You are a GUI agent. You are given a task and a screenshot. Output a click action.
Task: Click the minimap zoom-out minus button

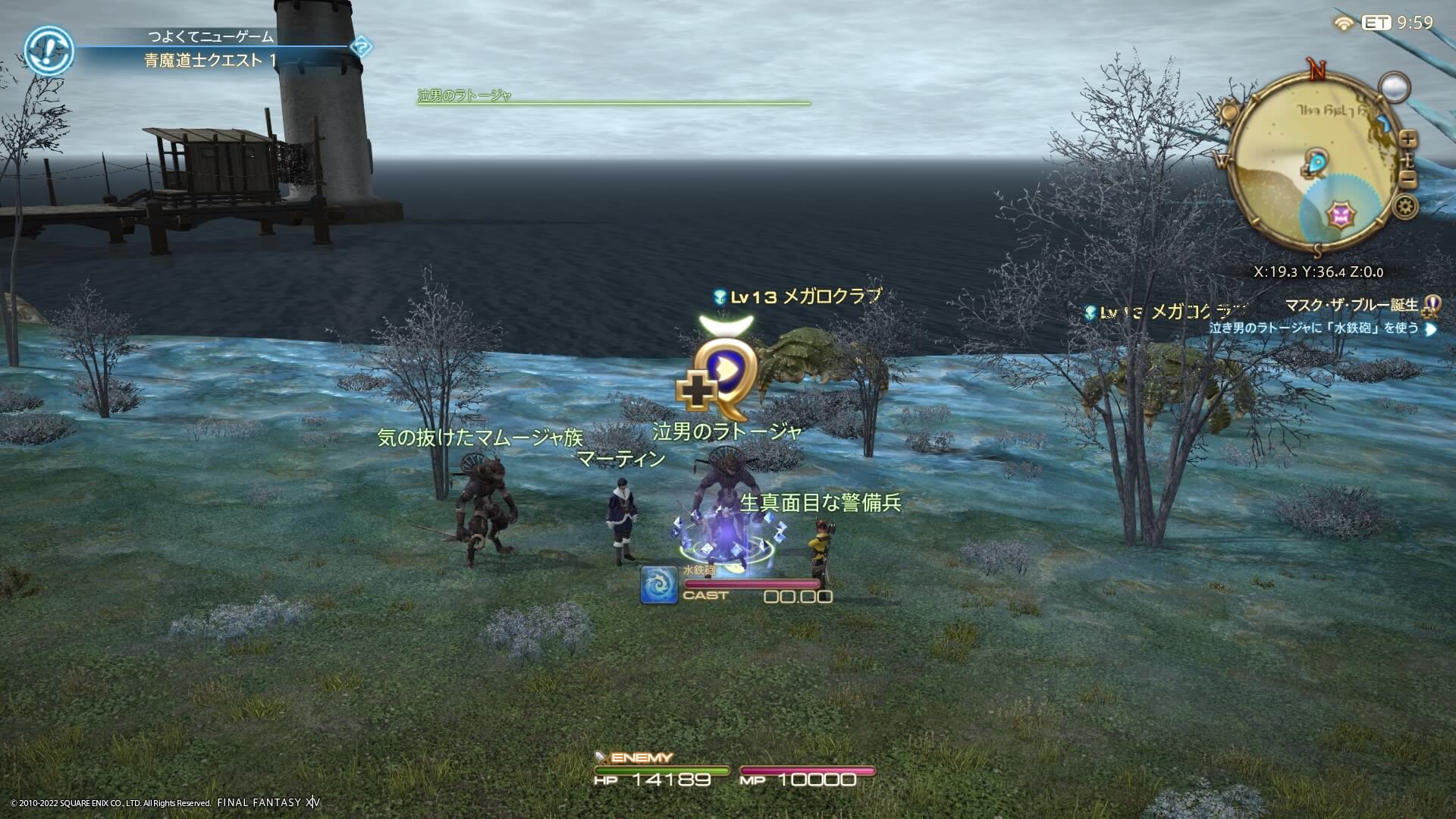tap(1409, 178)
